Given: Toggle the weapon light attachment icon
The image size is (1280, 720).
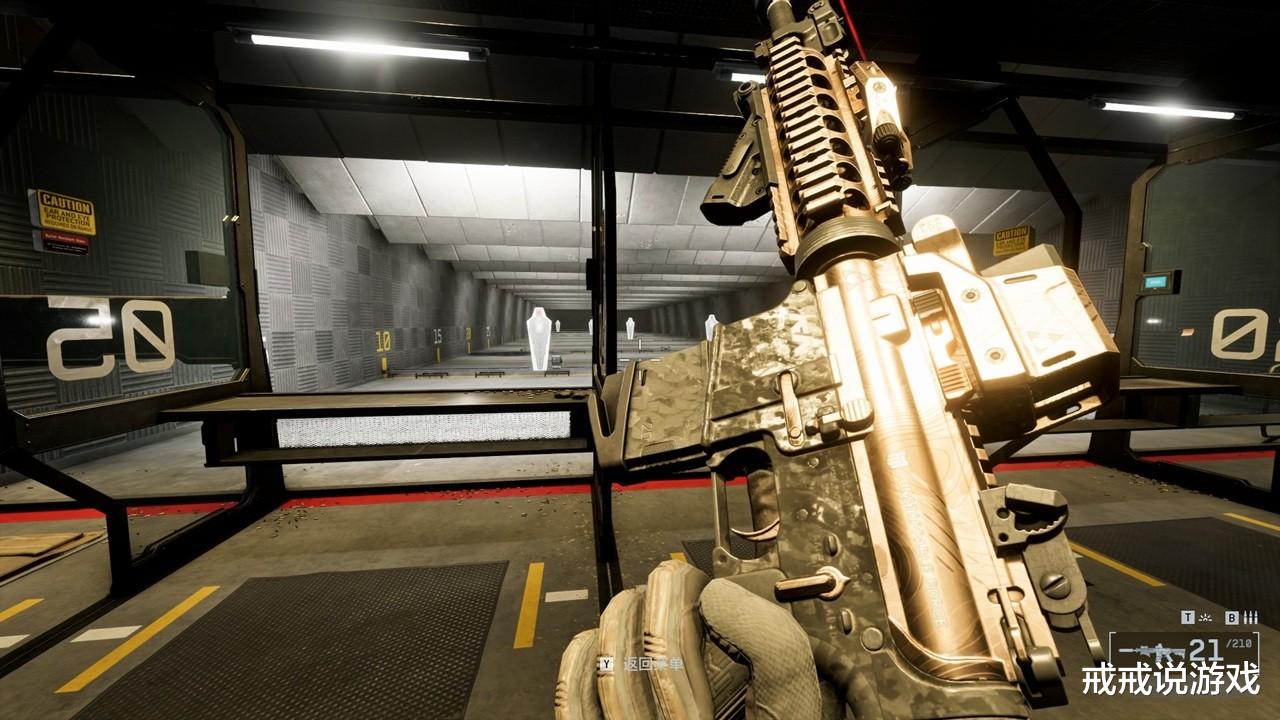Looking at the screenshot, I should 1205,618.
